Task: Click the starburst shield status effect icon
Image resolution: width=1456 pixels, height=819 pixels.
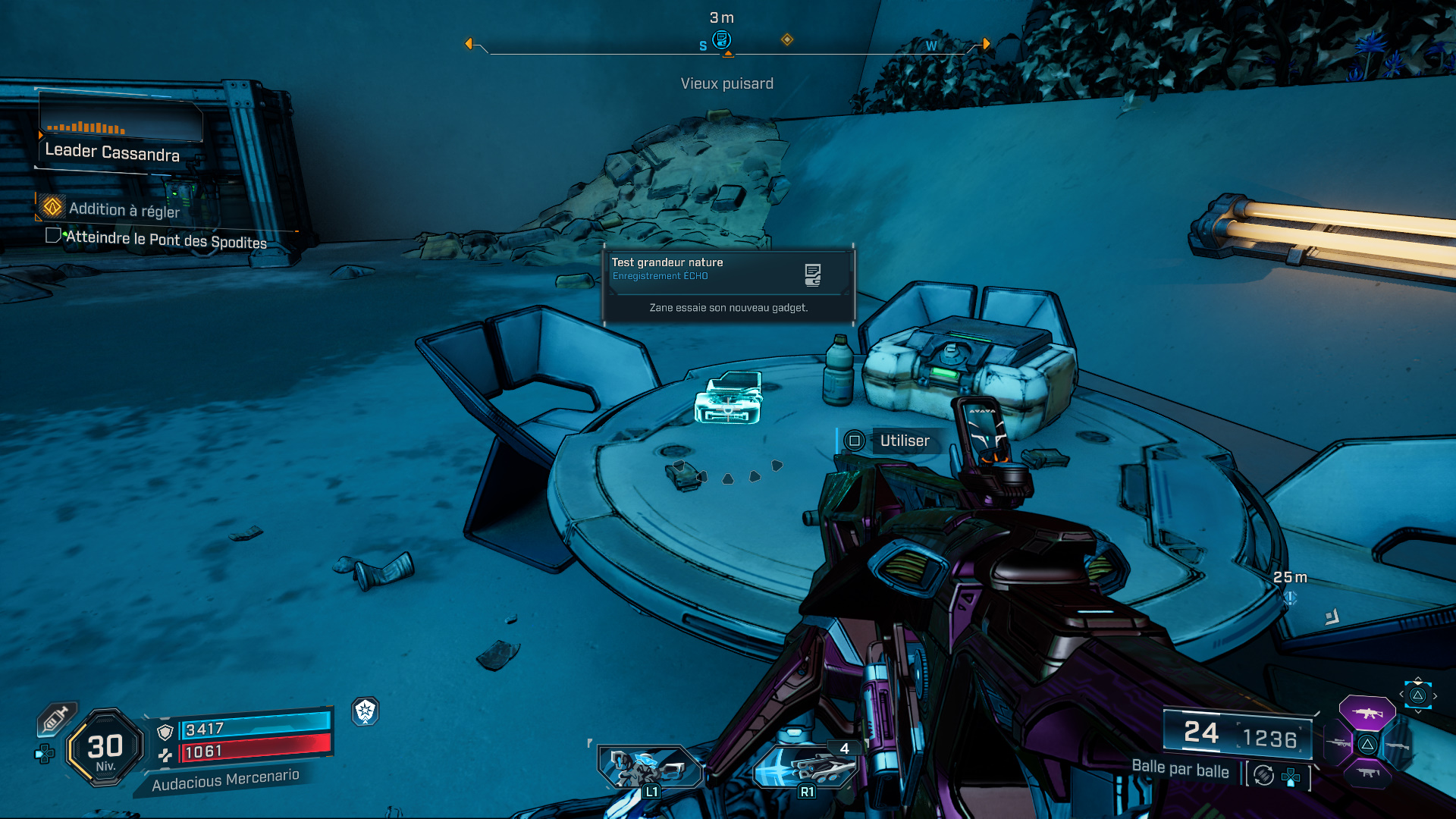Action: [x=366, y=711]
